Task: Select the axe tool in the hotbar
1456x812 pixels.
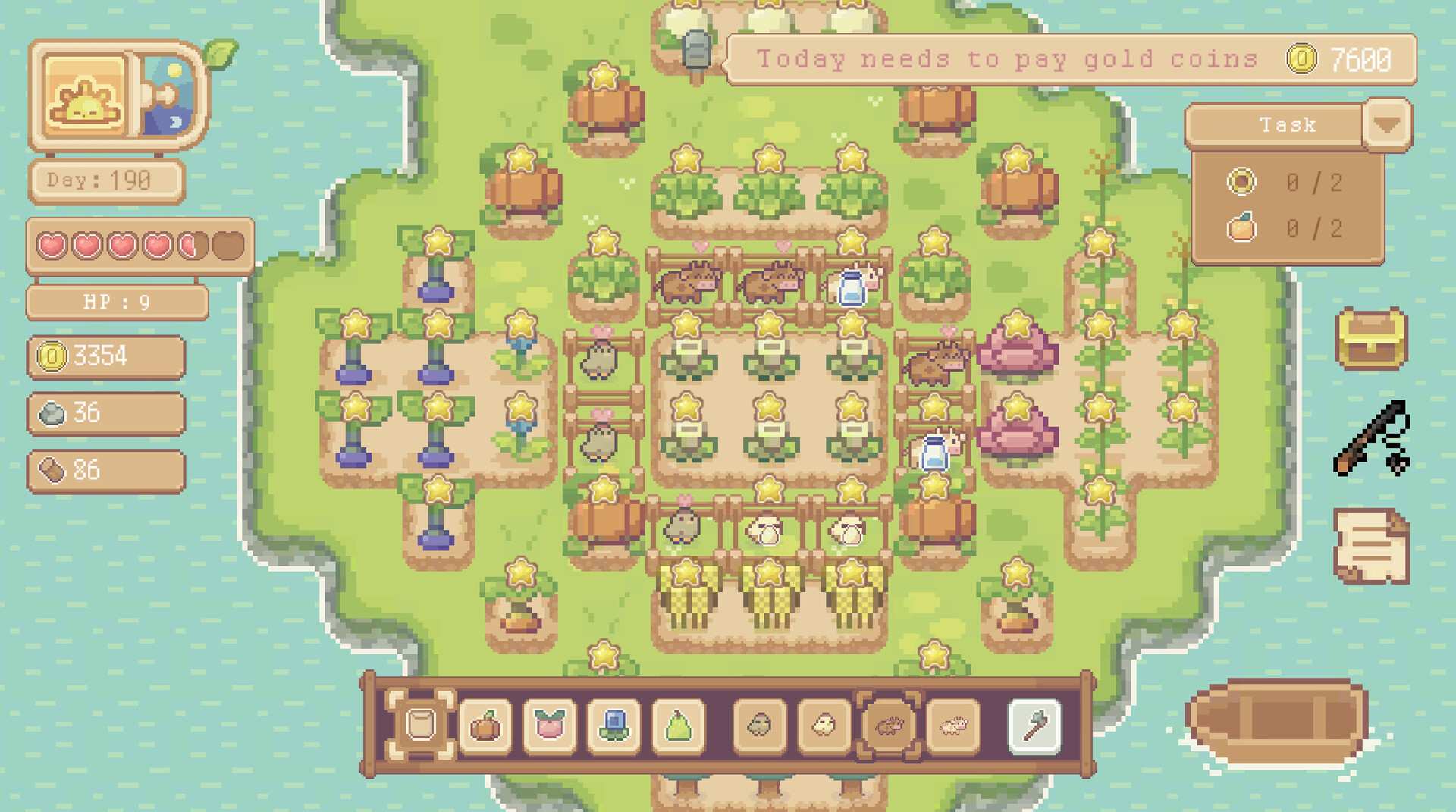Action: tap(1037, 724)
